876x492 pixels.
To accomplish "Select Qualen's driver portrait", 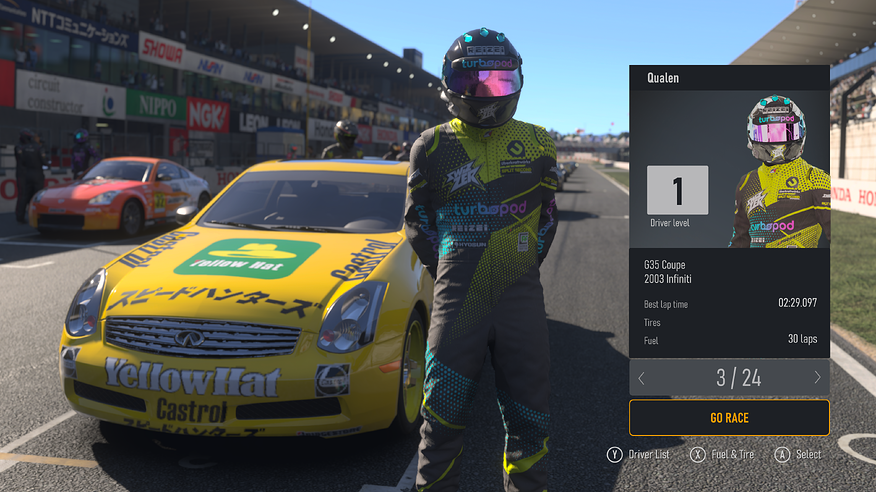I will 779,170.
